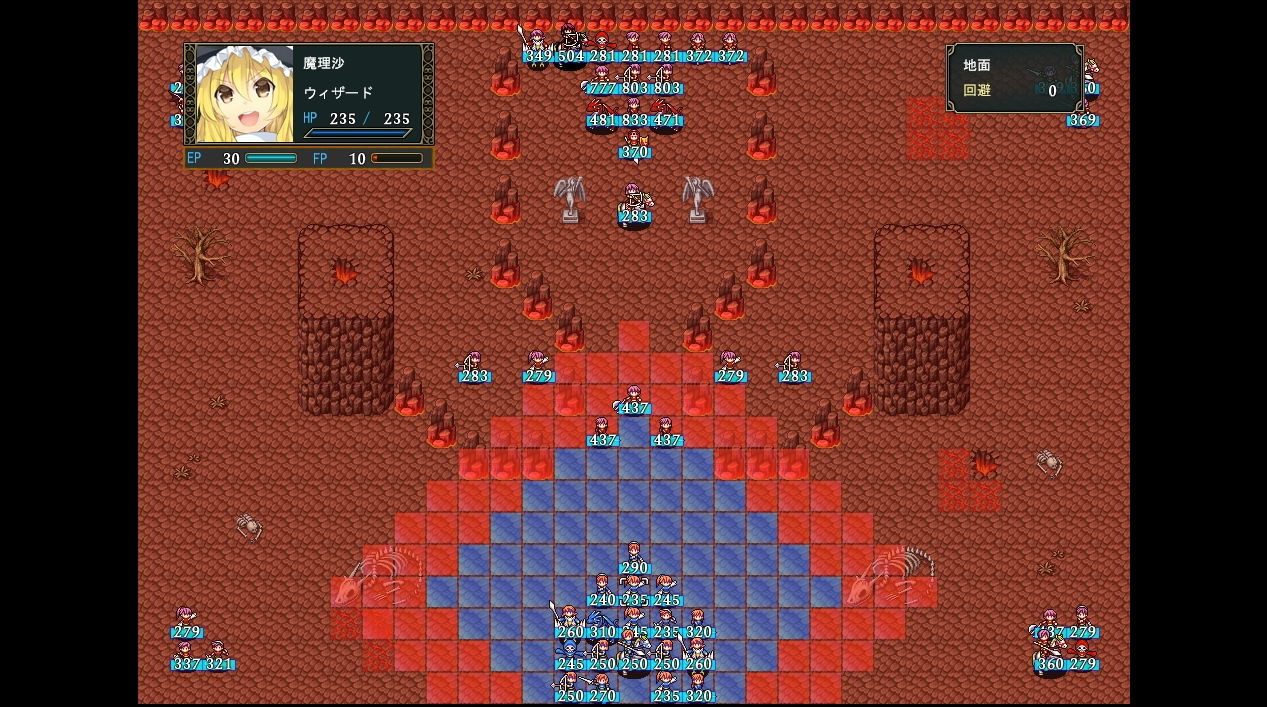The height and width of the screenshot is (707, 1267).
Task: Target the red dragon enemy with 481 HP
Action: coord(602,110)
